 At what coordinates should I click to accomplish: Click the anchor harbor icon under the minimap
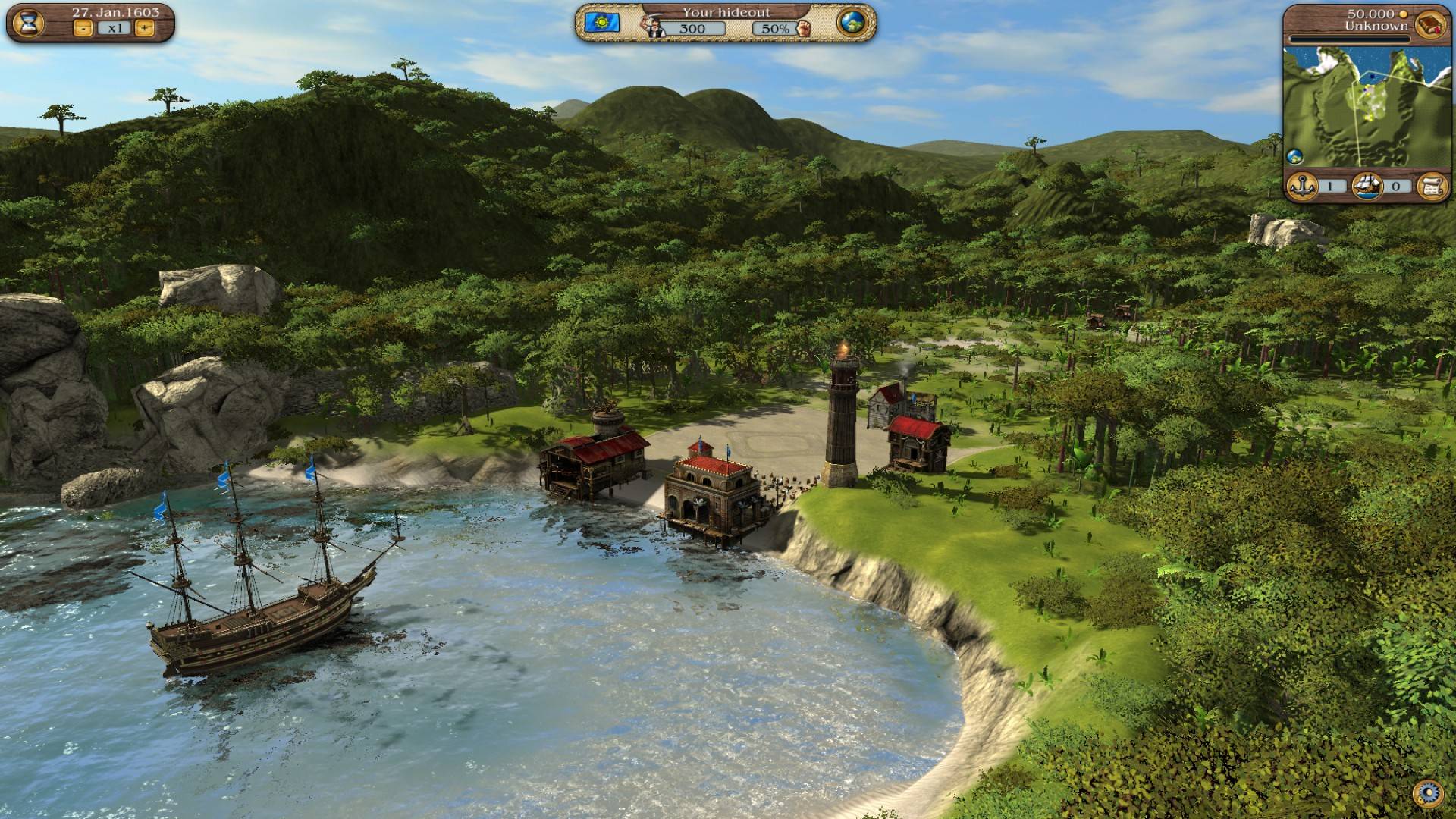click(1301, 185)
